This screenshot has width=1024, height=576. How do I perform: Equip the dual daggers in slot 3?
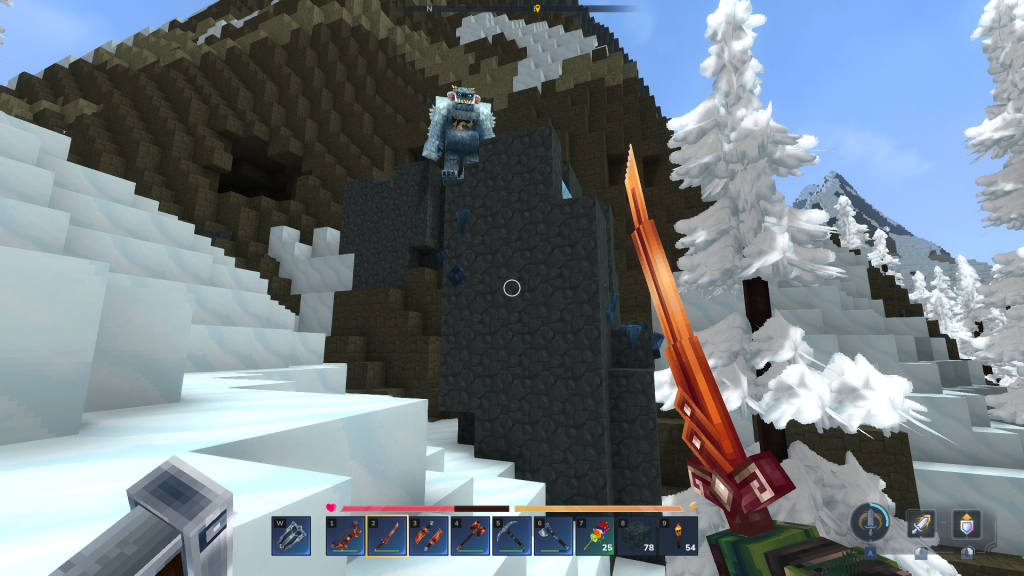[x=427, y=535]
